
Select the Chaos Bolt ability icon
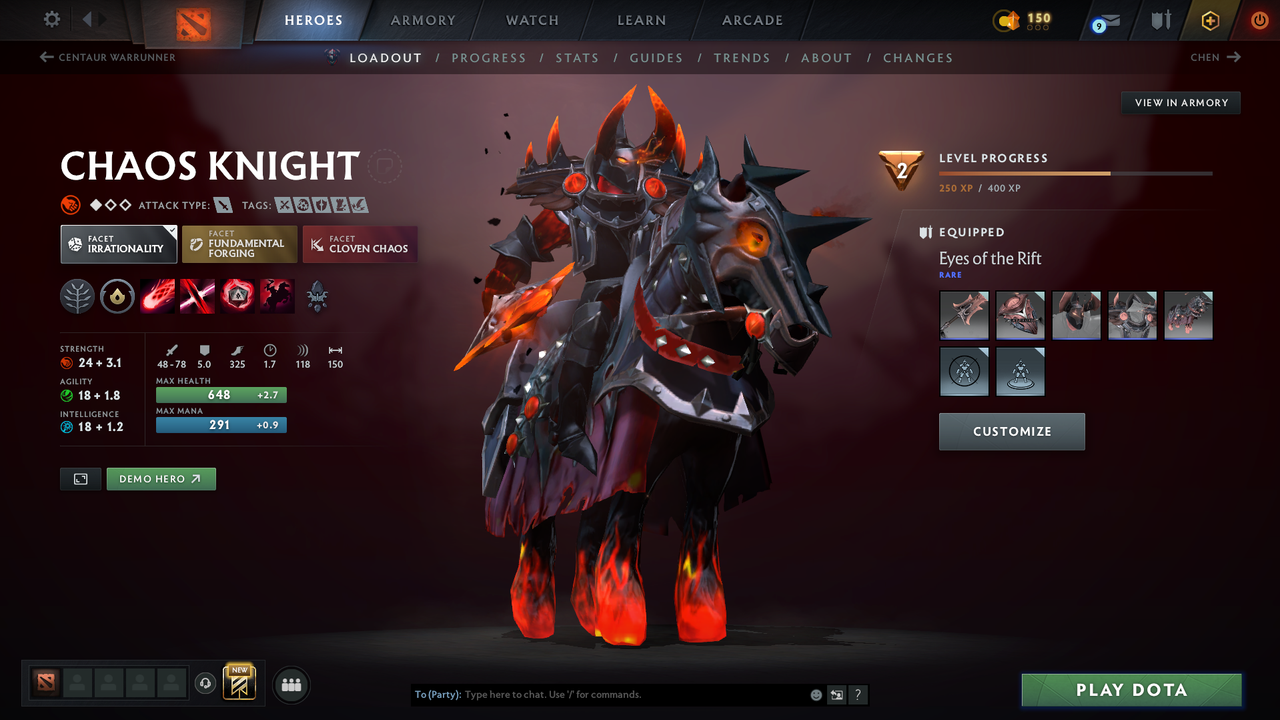click(x=157, y=296)
